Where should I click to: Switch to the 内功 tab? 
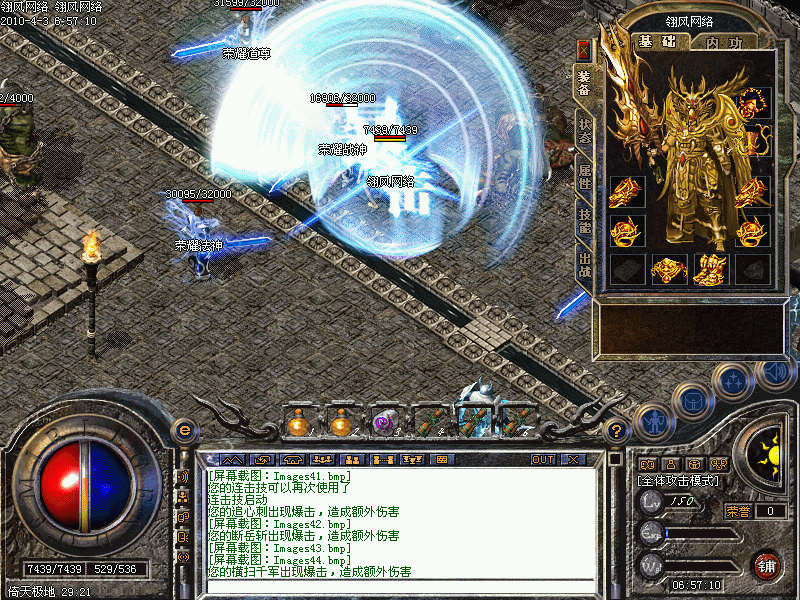724,42
